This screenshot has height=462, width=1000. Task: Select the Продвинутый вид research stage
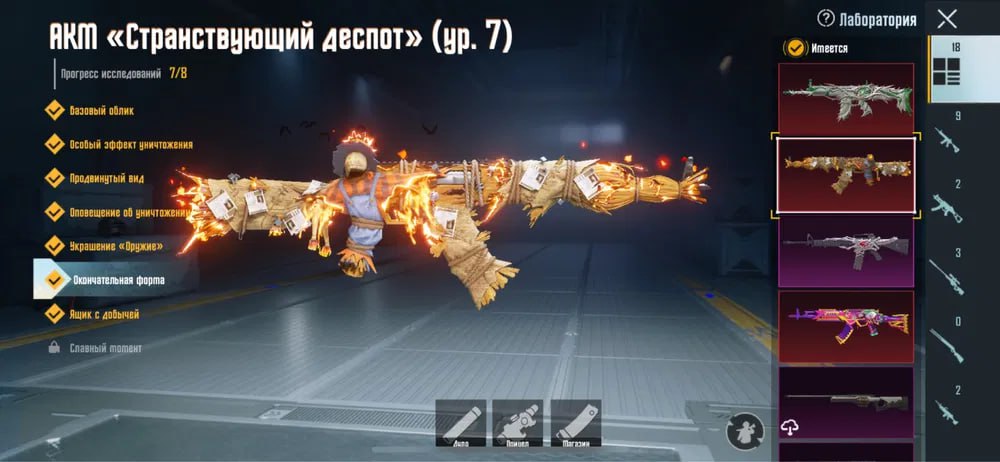pyautogui.click(x=108, y=178)
